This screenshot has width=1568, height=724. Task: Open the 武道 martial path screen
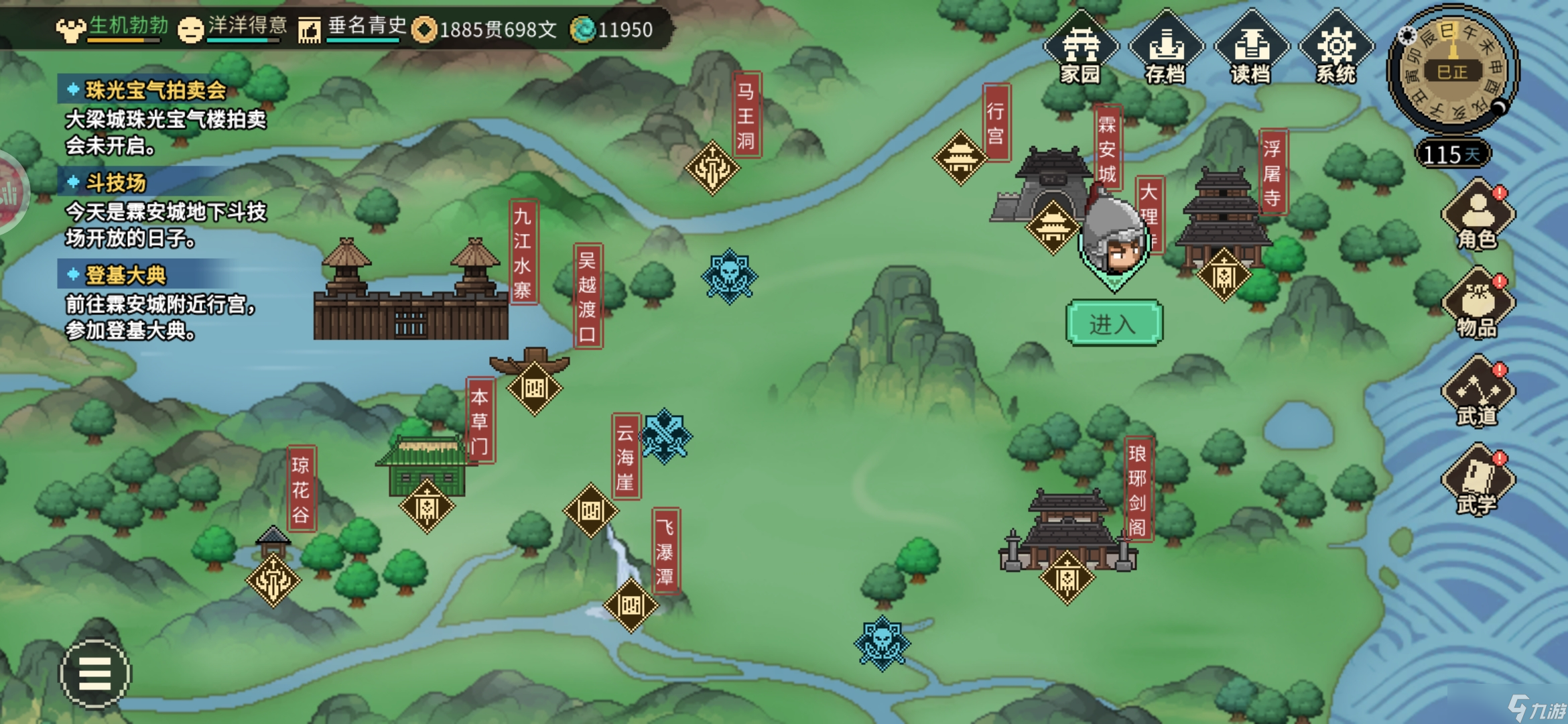click(1477, 391)
